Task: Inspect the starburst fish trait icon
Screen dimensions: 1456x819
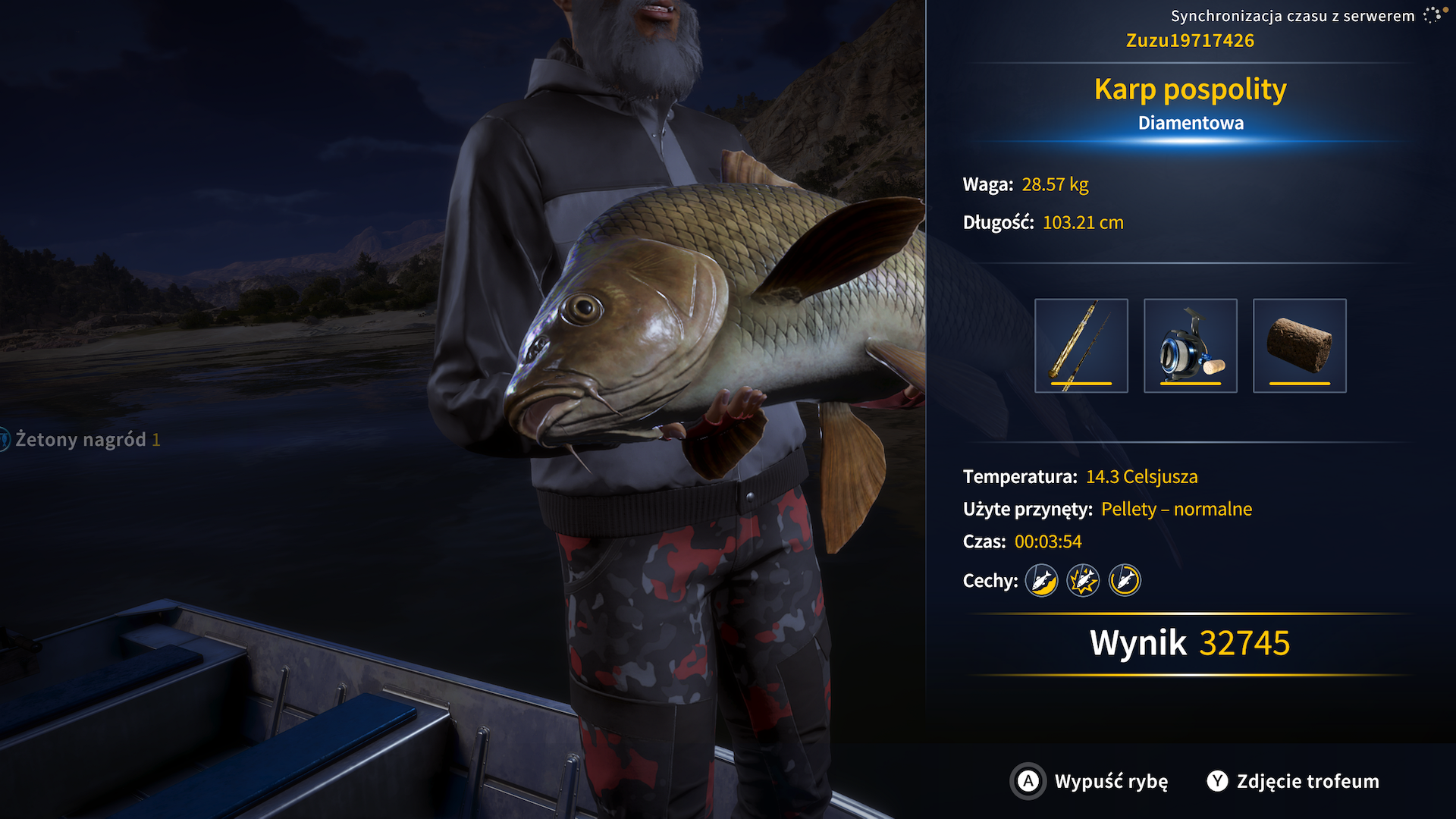Action: [1083, 581]
